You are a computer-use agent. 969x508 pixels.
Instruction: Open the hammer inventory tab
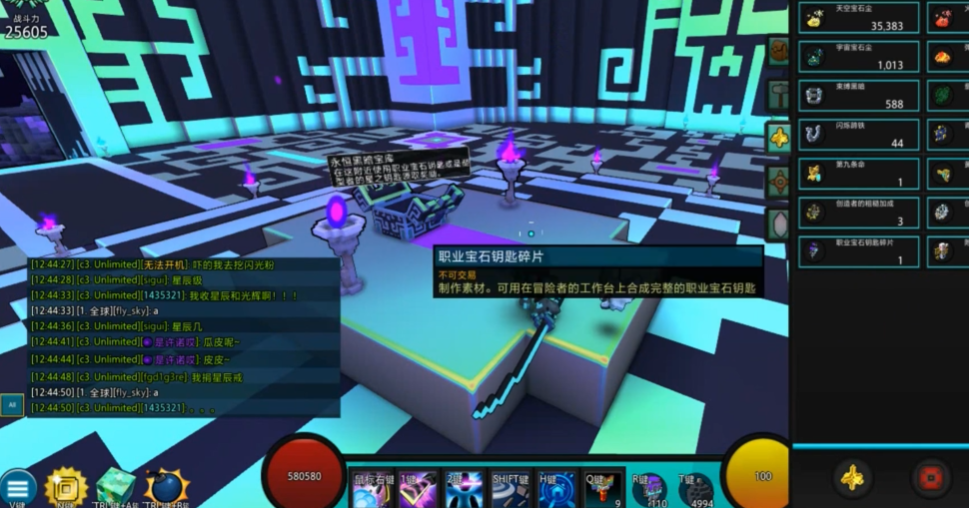click(778, 95)
